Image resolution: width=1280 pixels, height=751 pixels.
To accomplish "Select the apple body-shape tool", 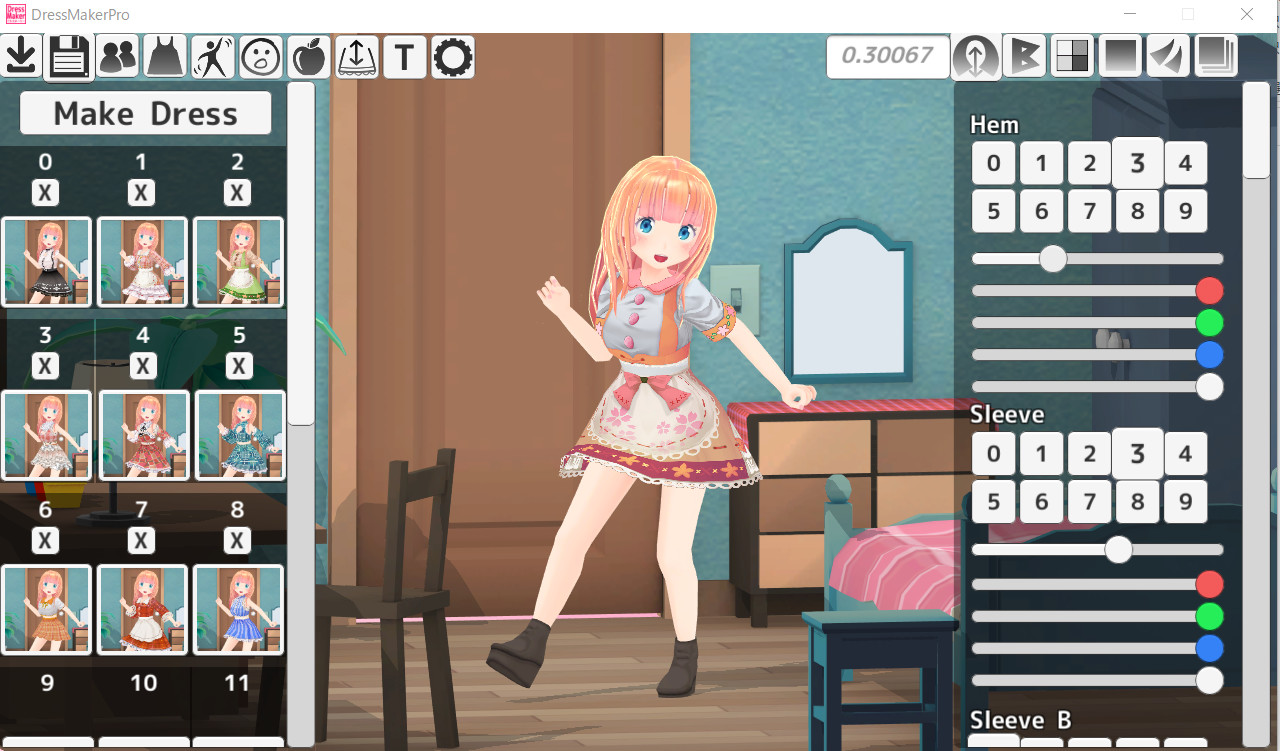I will click(x=307, y=57).
